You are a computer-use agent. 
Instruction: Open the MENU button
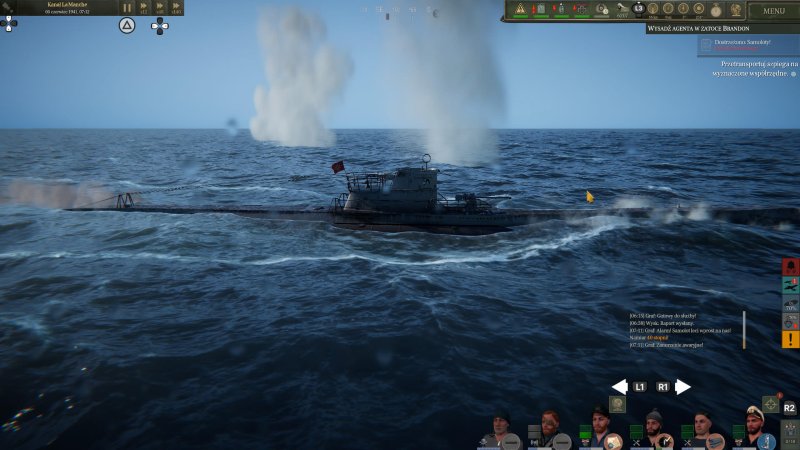(773, 11)
